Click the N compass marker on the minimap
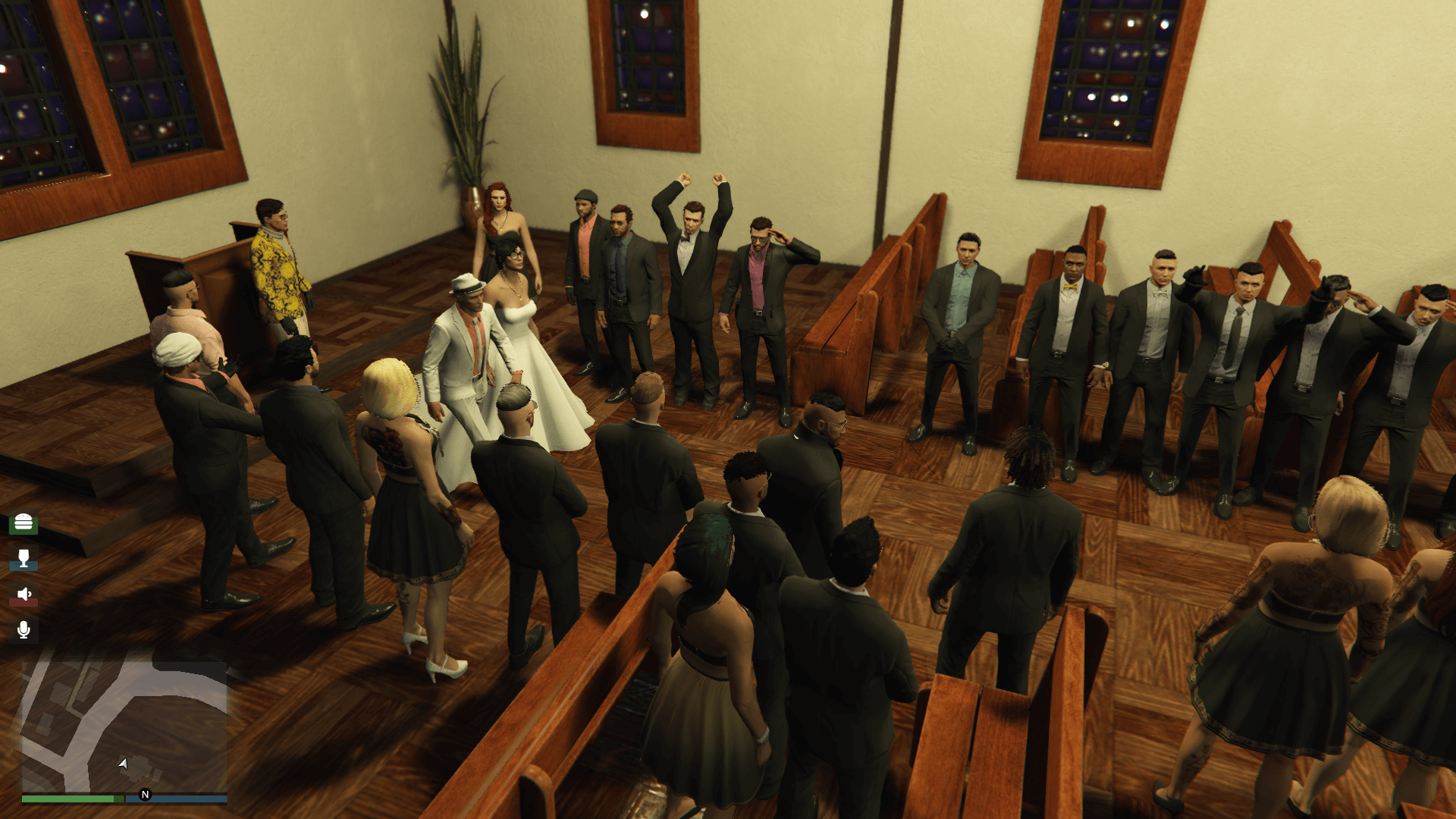1456x819 pixels. pyautogui.click(x=144, y=795)
